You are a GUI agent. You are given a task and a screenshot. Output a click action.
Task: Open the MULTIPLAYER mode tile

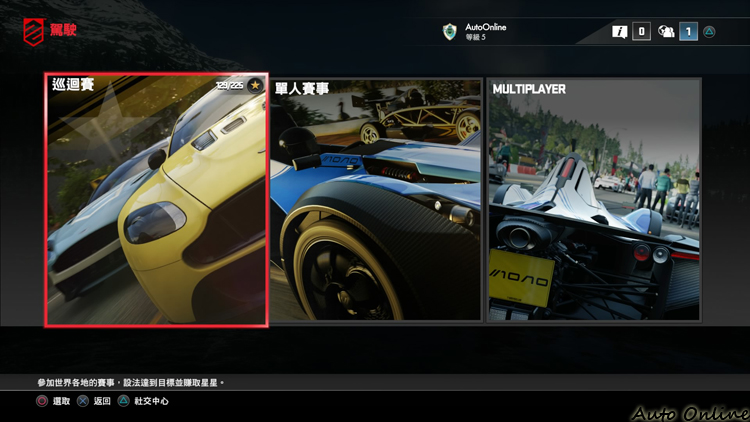[594, 199]
